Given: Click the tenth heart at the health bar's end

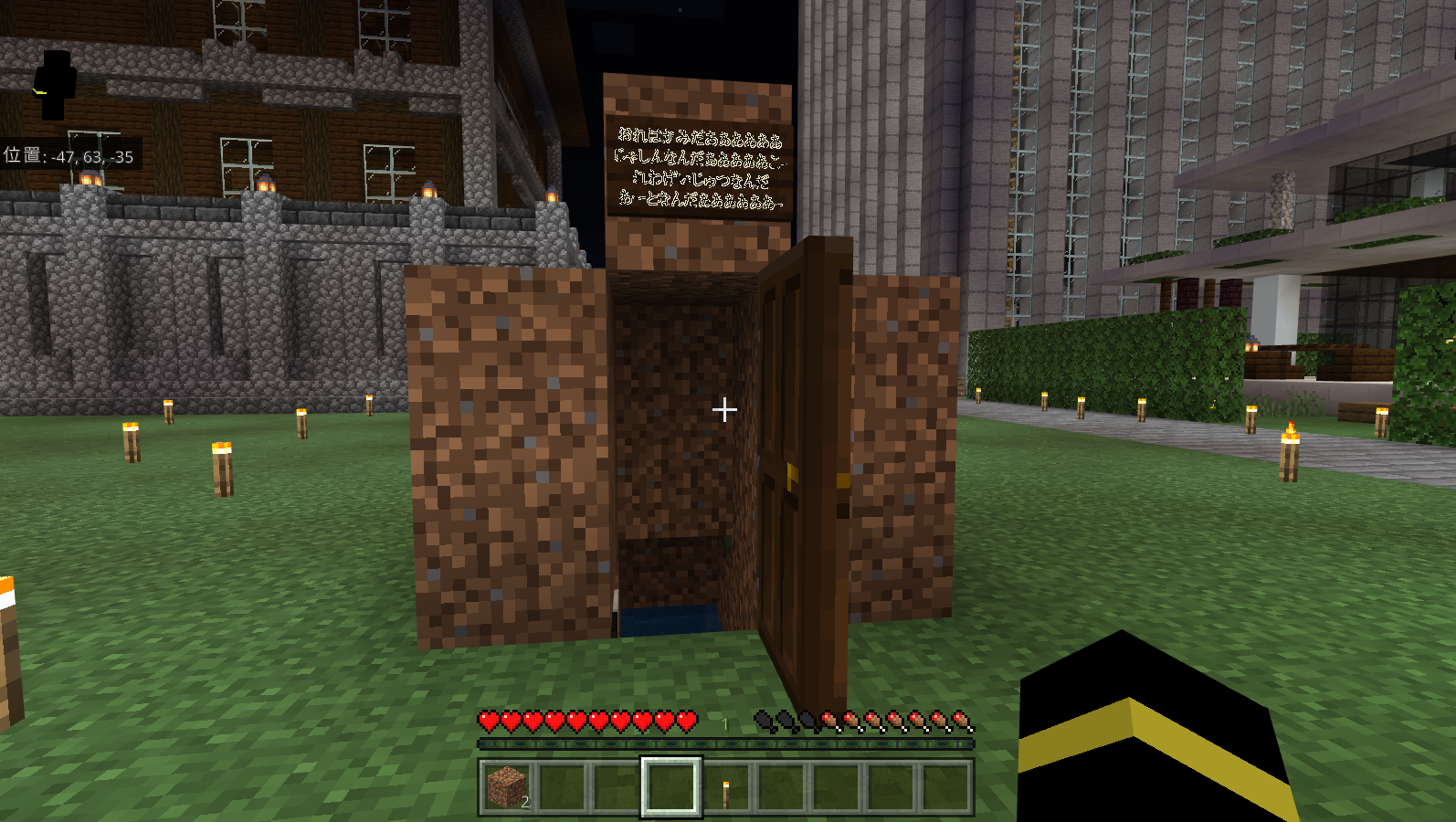Looking at the screenshot, I should pyautogui.click(x=687, y=722).
